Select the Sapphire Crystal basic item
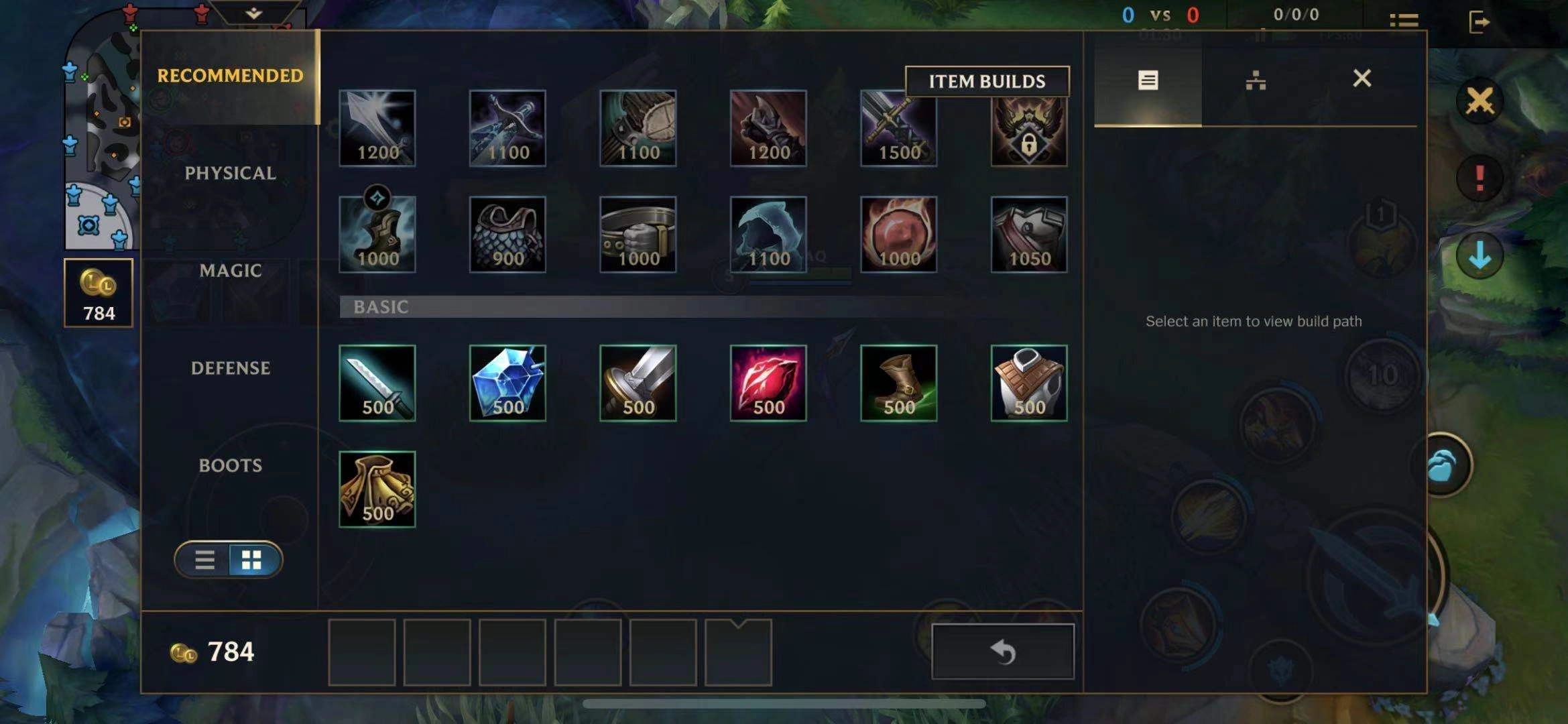This screenshot has width=1568, height=724. (509, 382)
